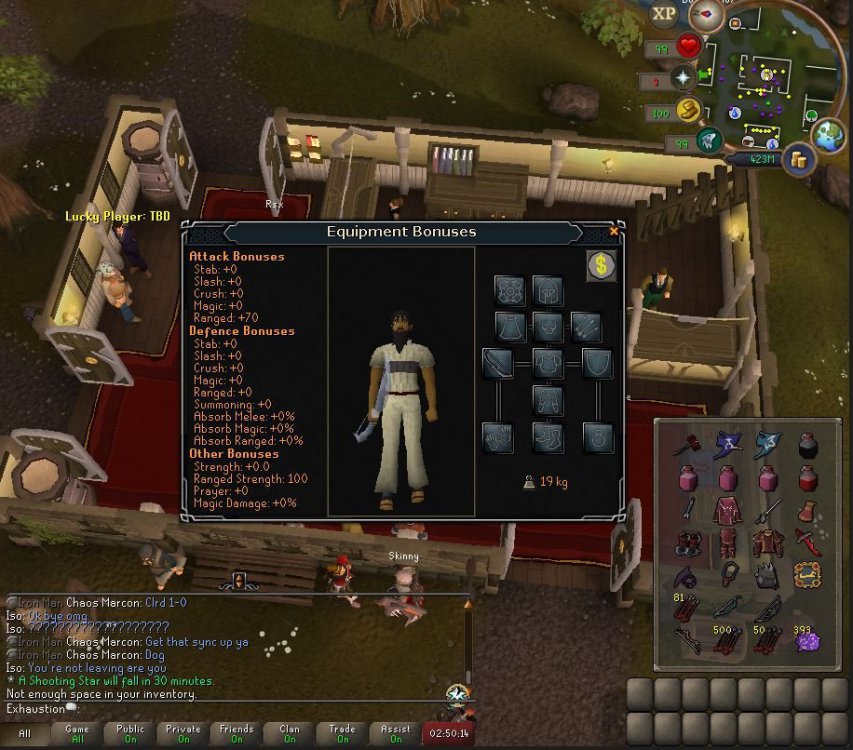Open the money pouch coins icon
Image resolution: width=853 pixels, height=750 pixels.
[799, 158]
